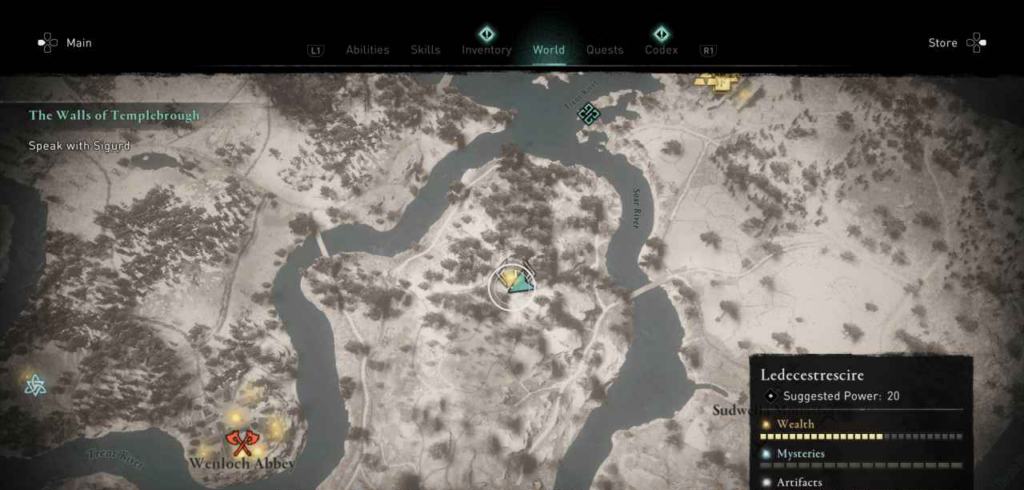Select the Mysteries row in region panel
Screen dimensions: 1024x490
point(860,454)
